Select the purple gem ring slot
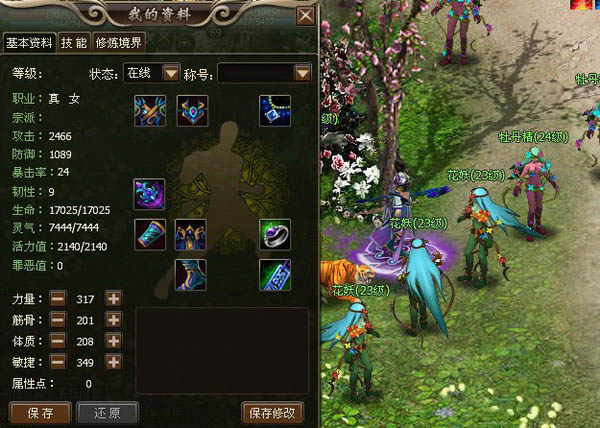Viewport: 600px width, 428px height. coord(275,234)
